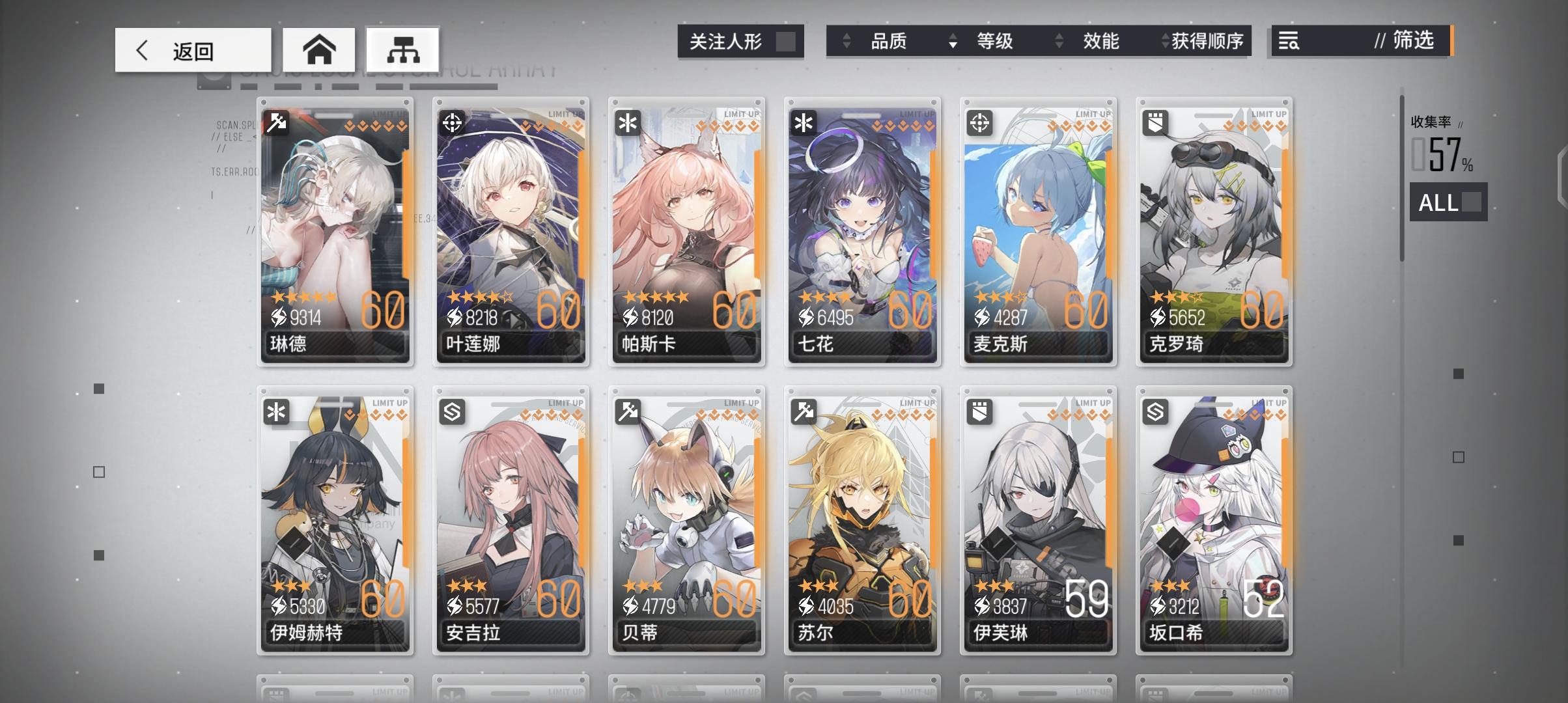Click the sniper crosshair icon on 叶莲娜's card
Viewport: 1568px width, 703px height.
[x=451, y=121]
